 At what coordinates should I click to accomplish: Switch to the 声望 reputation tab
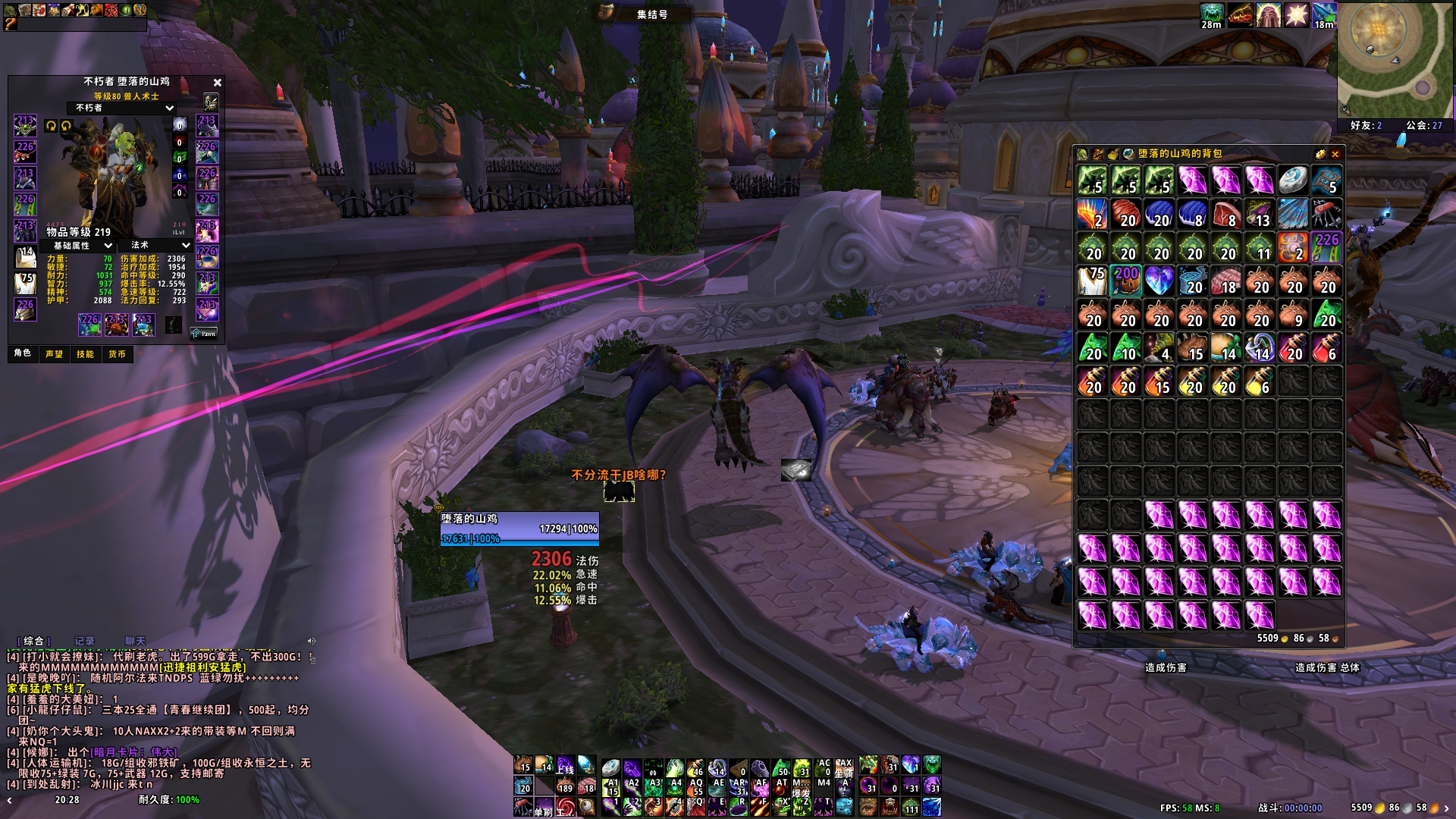coord(55,354)
